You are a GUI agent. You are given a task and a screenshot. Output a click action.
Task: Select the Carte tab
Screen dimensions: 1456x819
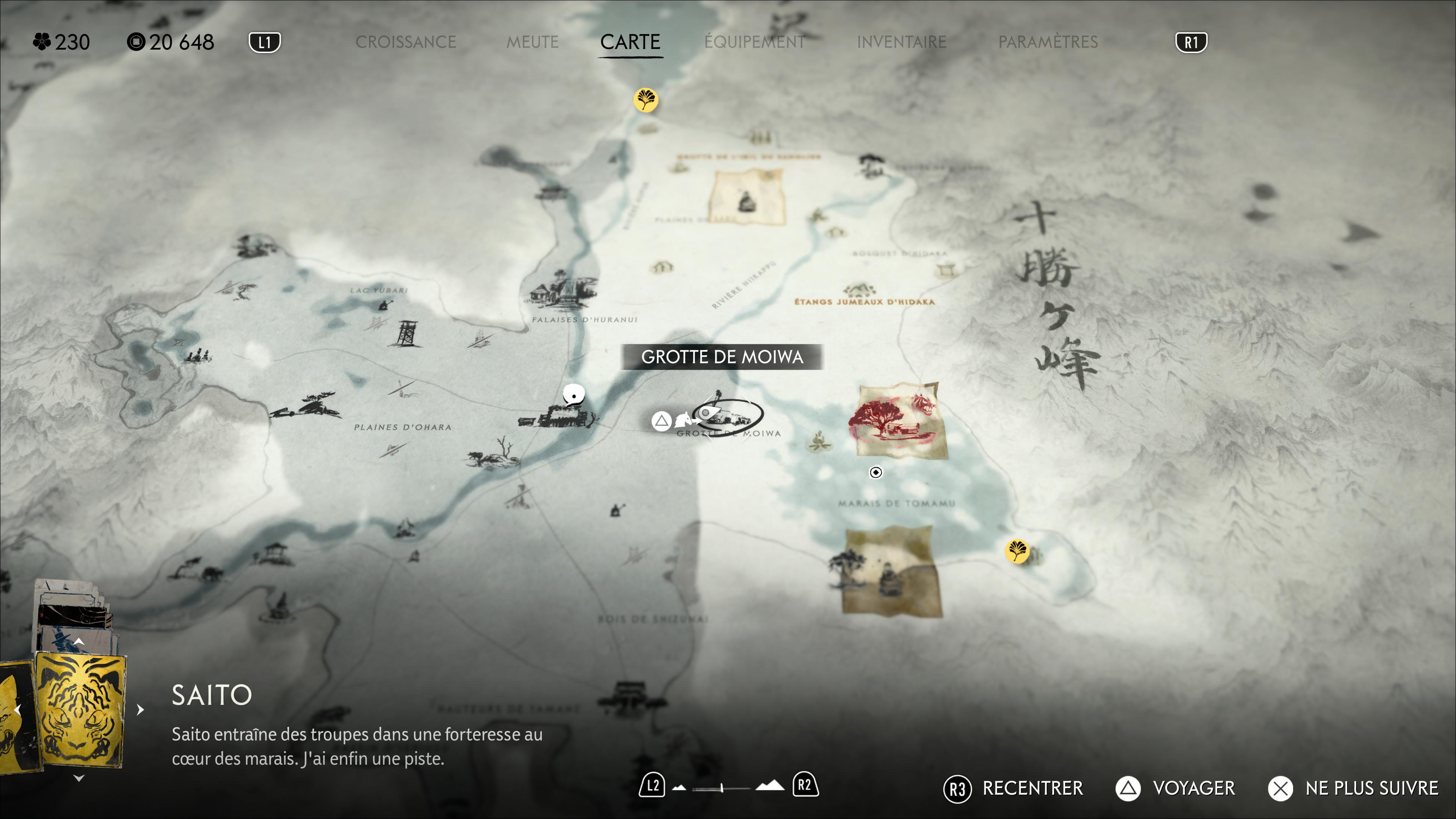pos(630,42)
